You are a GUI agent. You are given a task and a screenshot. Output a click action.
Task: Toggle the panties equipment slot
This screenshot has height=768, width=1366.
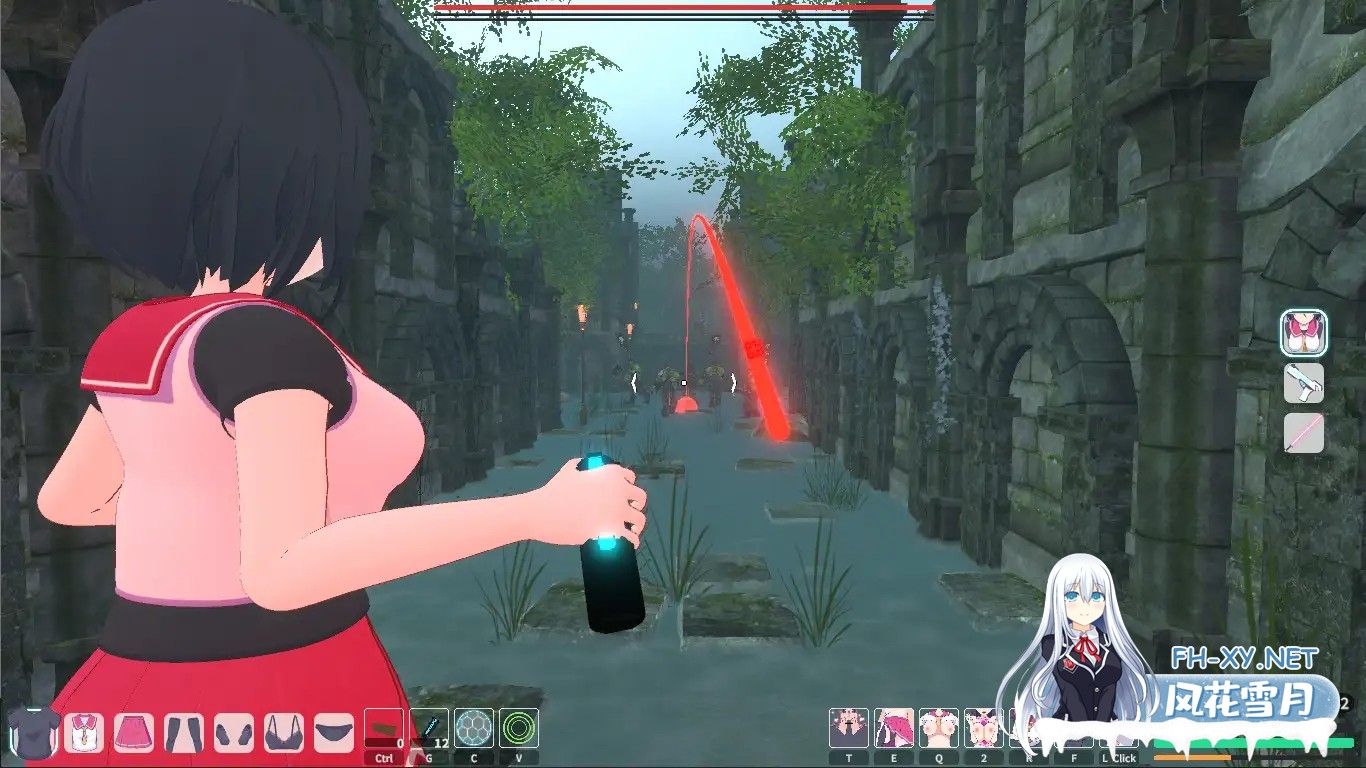pos(334,730)
